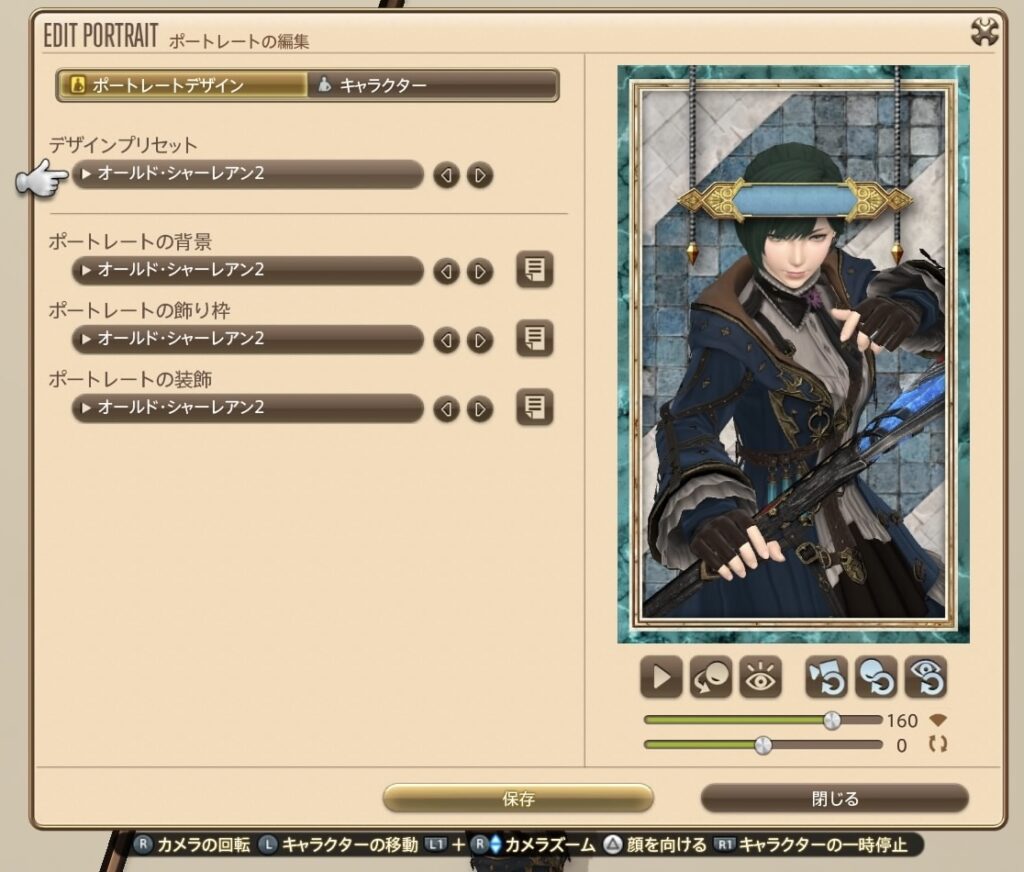Save the portrait with 保存

pos(518,799)
